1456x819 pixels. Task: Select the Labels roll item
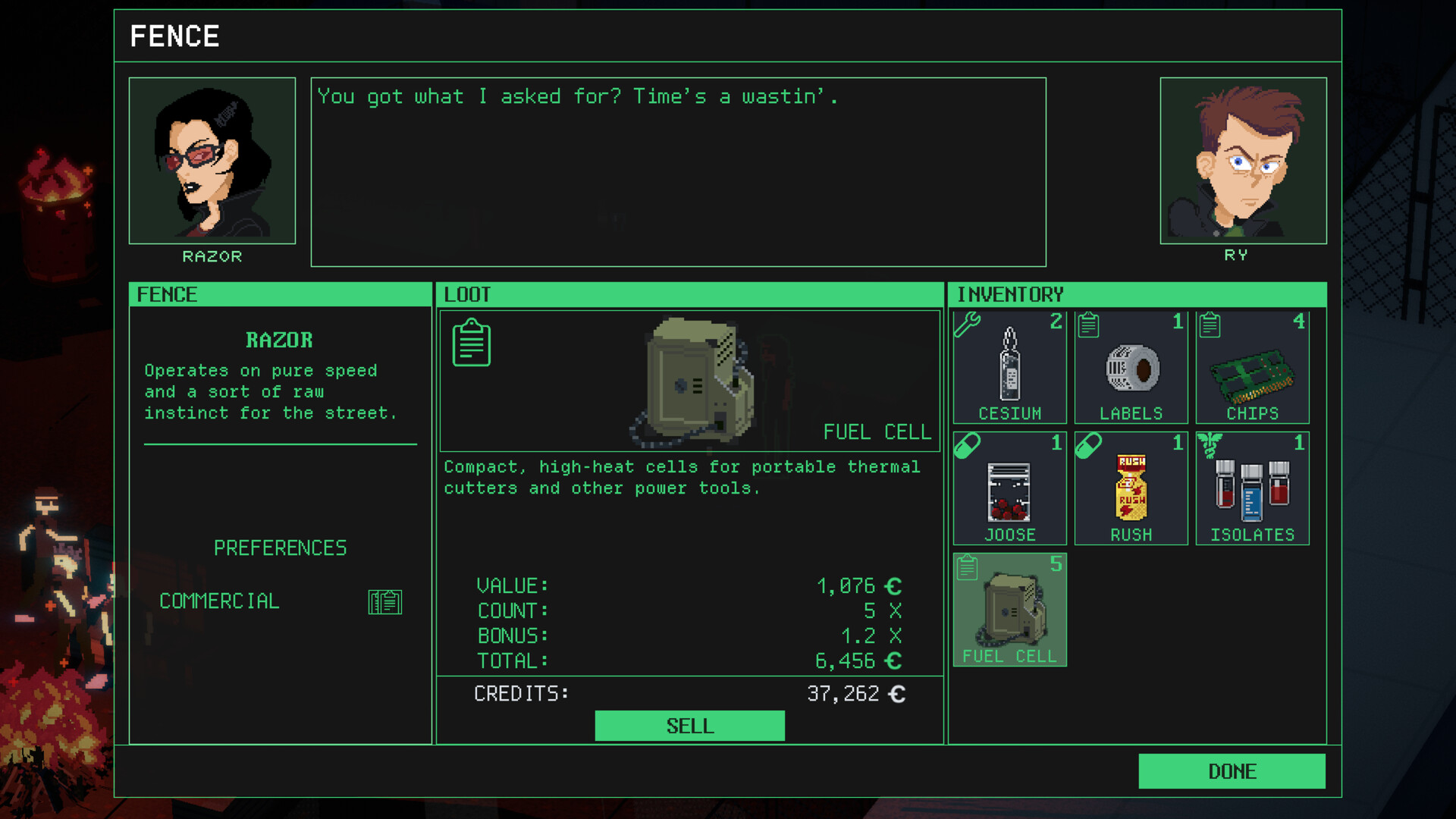click(1131, 368)
